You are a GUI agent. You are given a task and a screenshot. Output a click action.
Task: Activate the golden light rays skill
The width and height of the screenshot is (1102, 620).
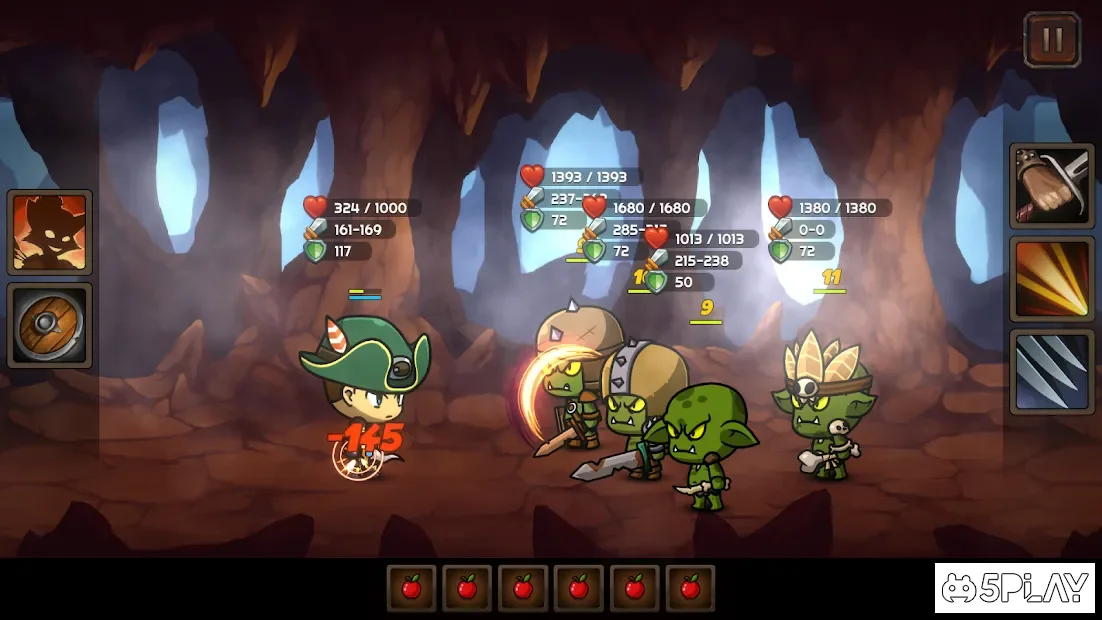(1051, 278)
